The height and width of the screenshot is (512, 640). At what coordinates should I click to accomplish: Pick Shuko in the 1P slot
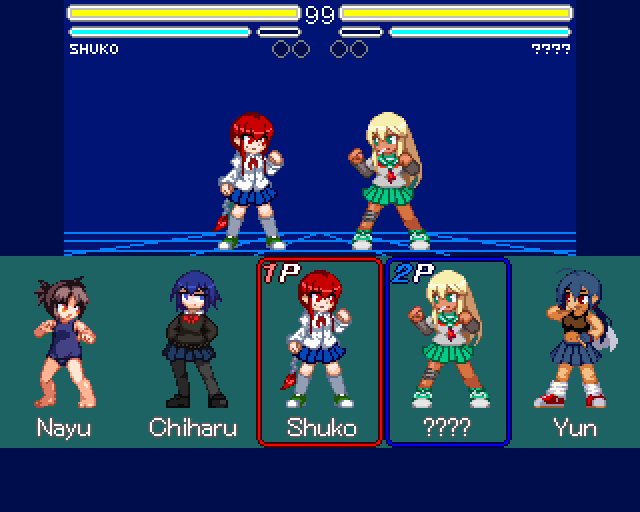pos(320,352)
